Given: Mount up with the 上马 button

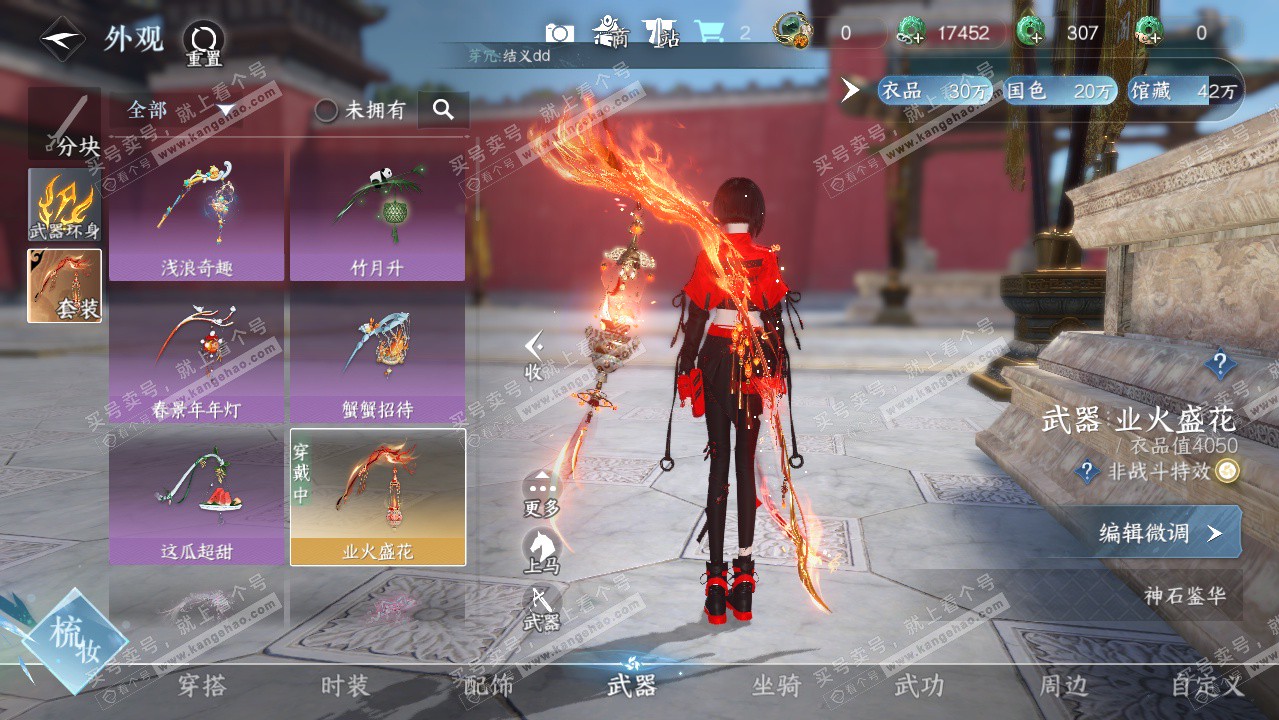Looking at the screenshot, I should coord(542,551).
